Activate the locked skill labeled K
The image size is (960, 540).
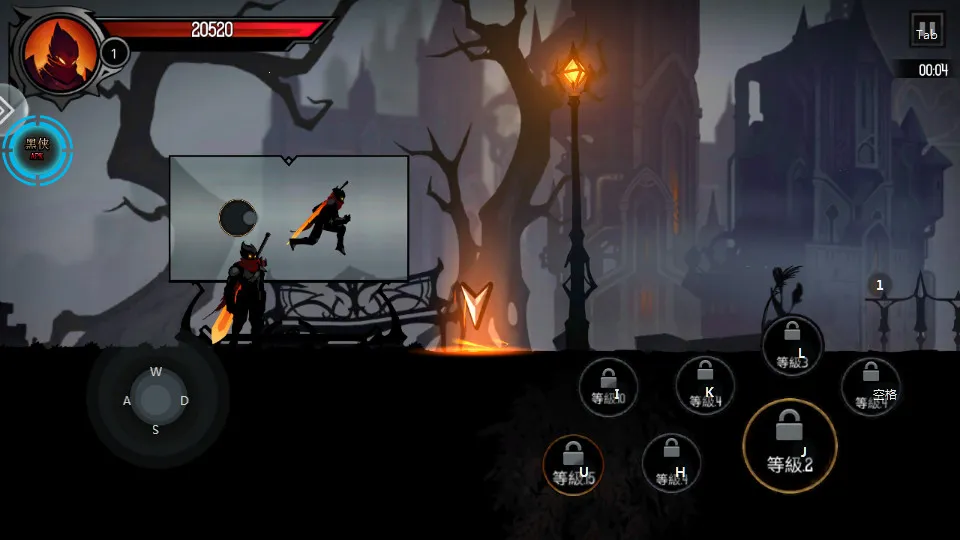point(705,385)
